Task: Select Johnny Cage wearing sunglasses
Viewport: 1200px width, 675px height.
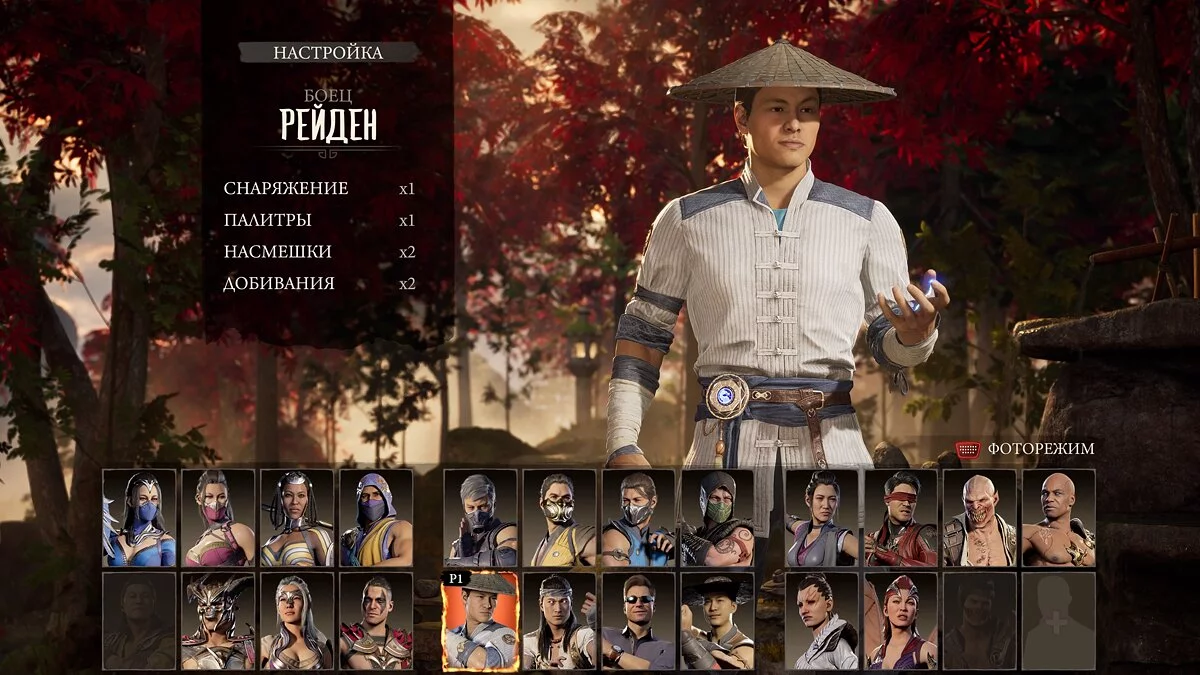Action: (x=638, y=621)
